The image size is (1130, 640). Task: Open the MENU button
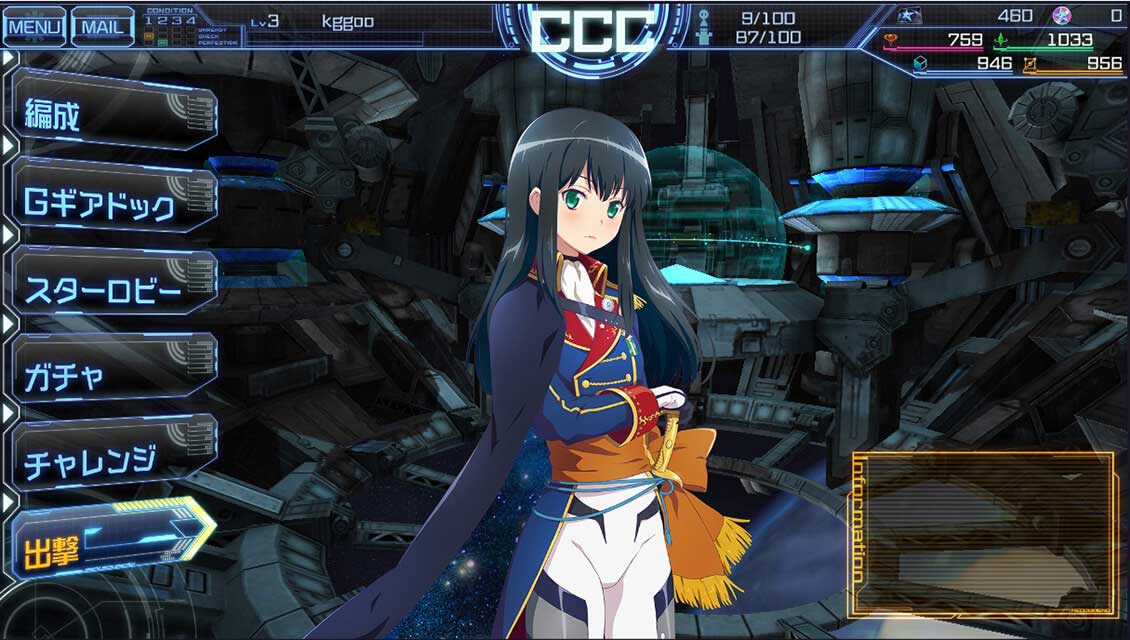[34, 26]
